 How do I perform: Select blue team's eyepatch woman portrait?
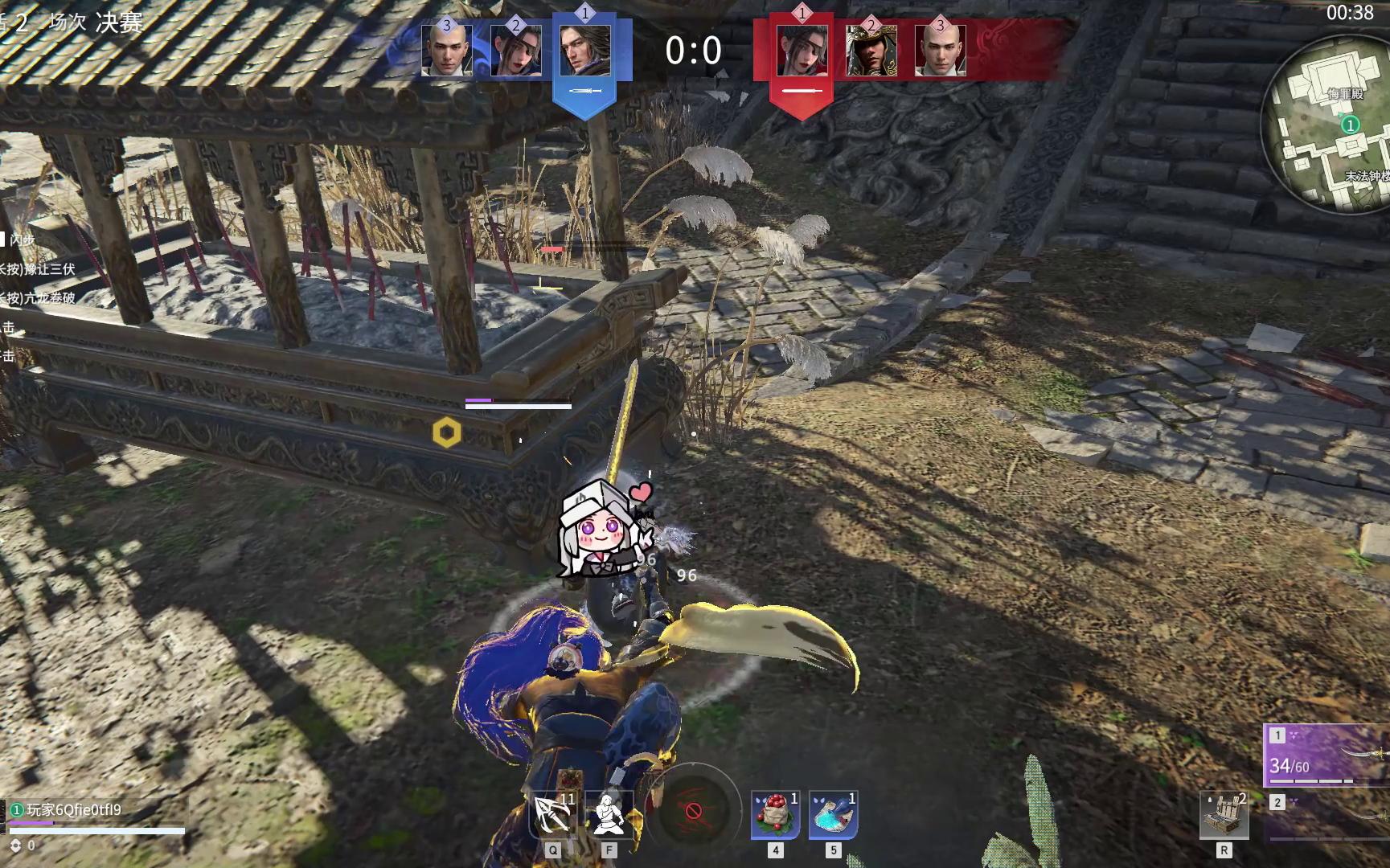pyautogui.click(x=515, y=51)
